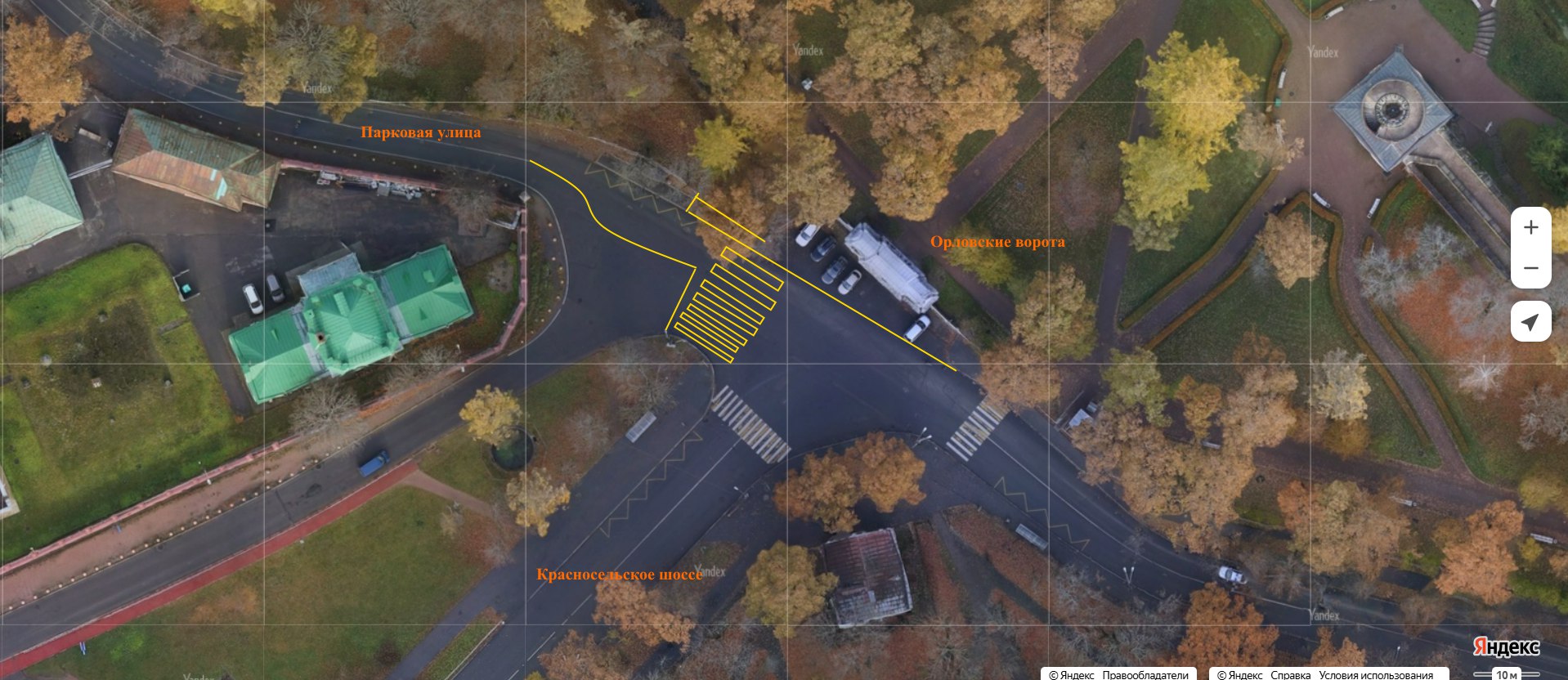Open the Справка help link
The image size is (1568, 680).
point(1290,674)
